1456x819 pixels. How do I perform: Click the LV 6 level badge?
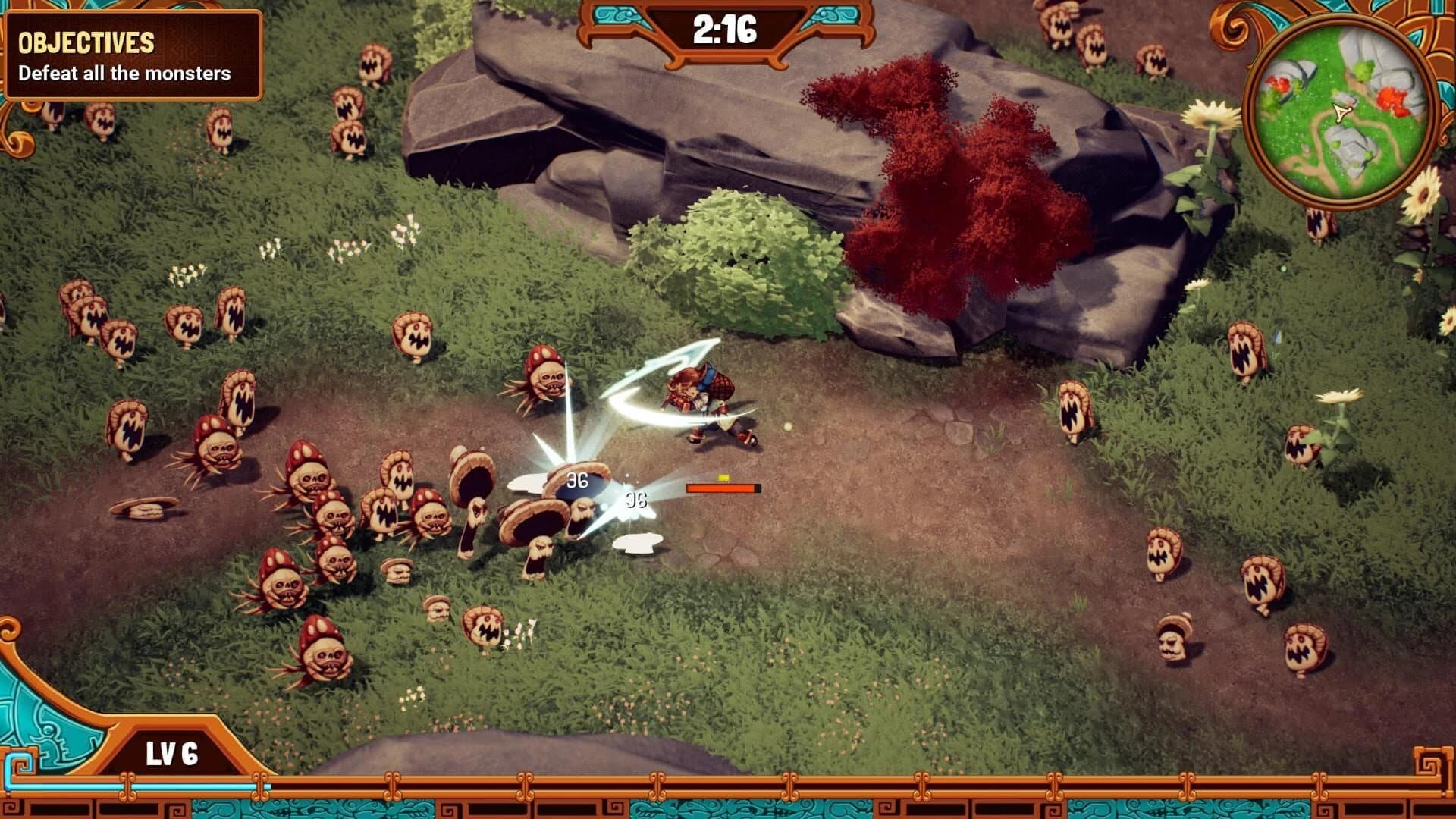pos(173,750)
